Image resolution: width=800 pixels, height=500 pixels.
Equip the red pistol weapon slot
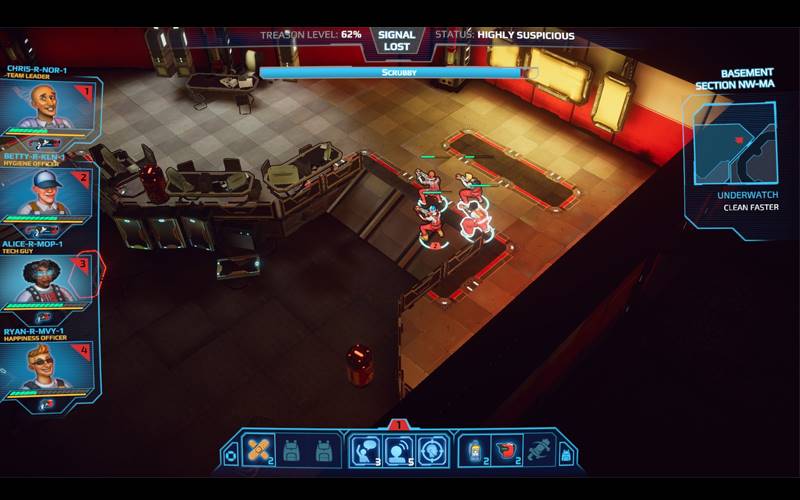507,451
